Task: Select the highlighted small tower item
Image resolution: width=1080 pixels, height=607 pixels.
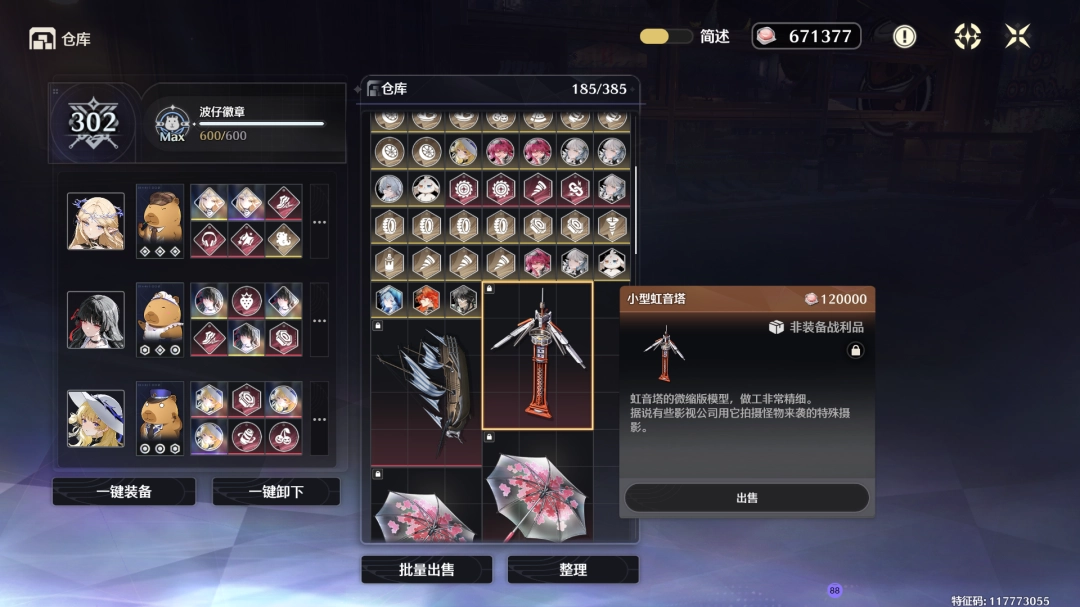Action: tap(538, 356)
